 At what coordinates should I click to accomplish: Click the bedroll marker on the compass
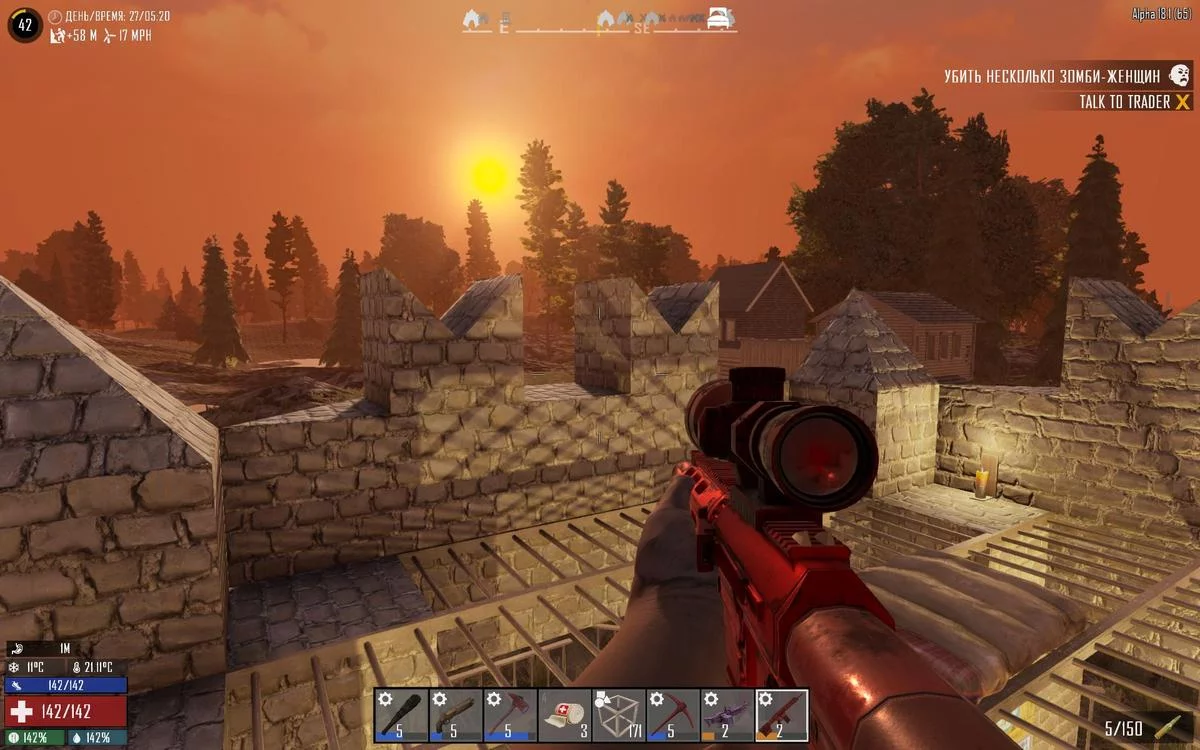point(720,17)
